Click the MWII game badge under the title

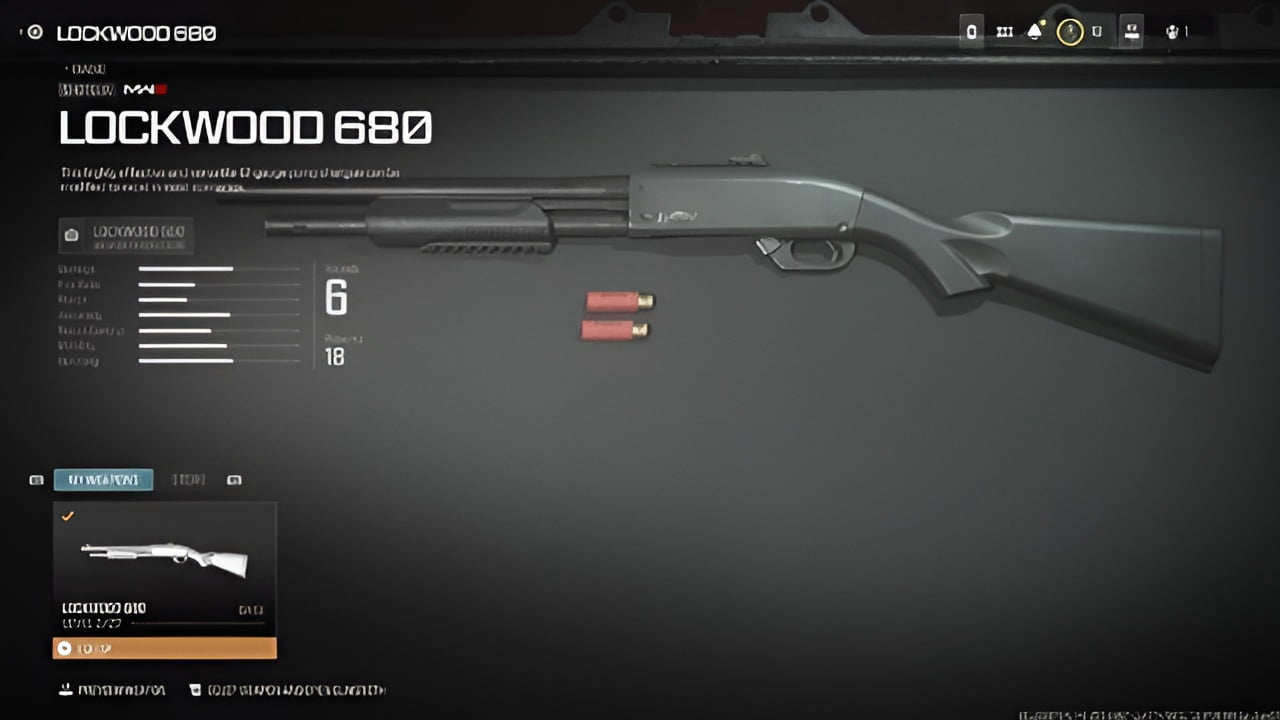(143, 87)
